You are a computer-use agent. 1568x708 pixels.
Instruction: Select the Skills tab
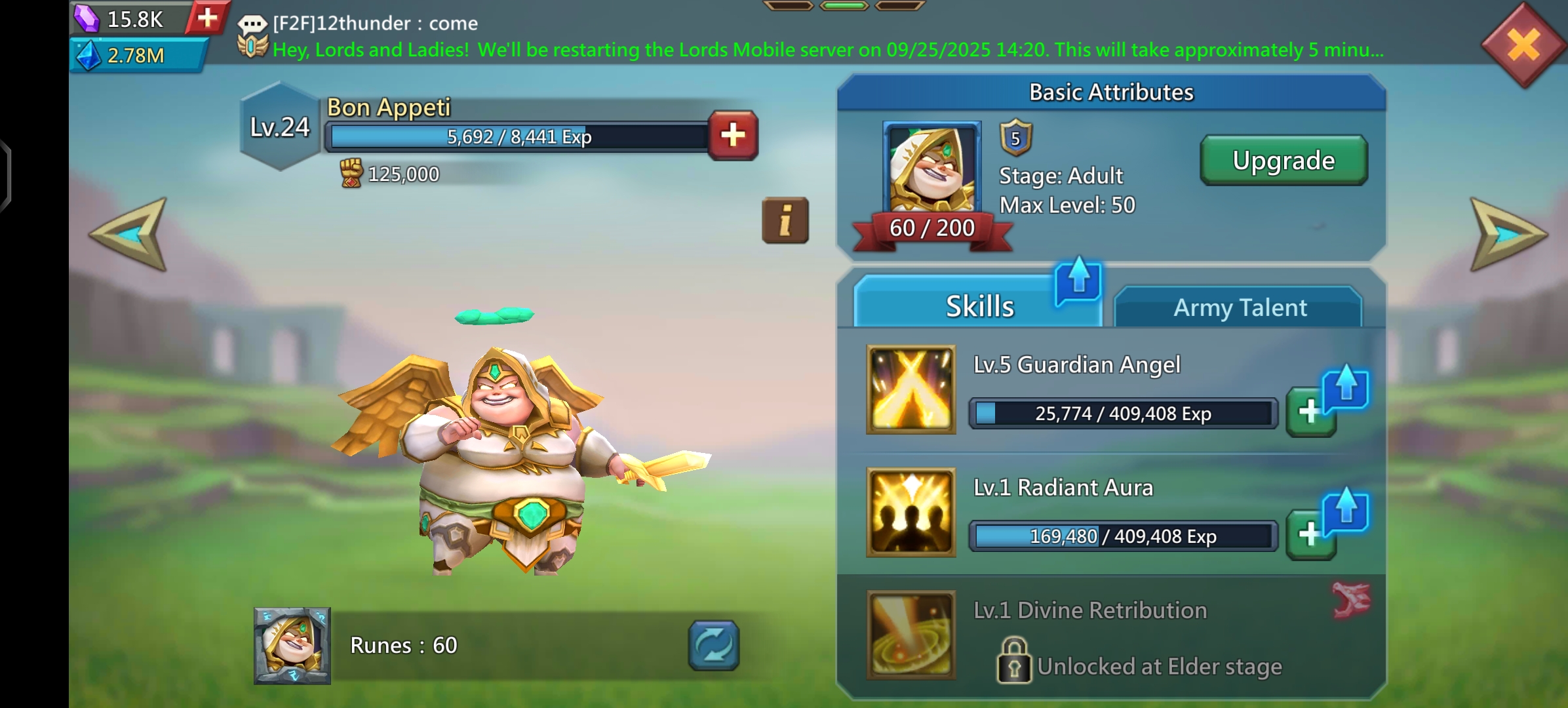(979, 306)
